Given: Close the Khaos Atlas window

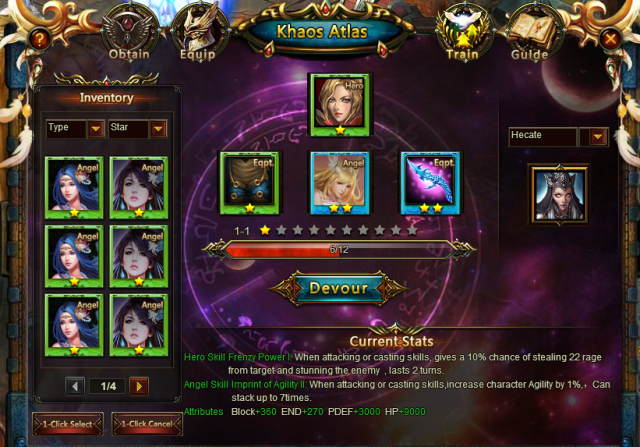Looking at the screenshot, I should [610, 39].
